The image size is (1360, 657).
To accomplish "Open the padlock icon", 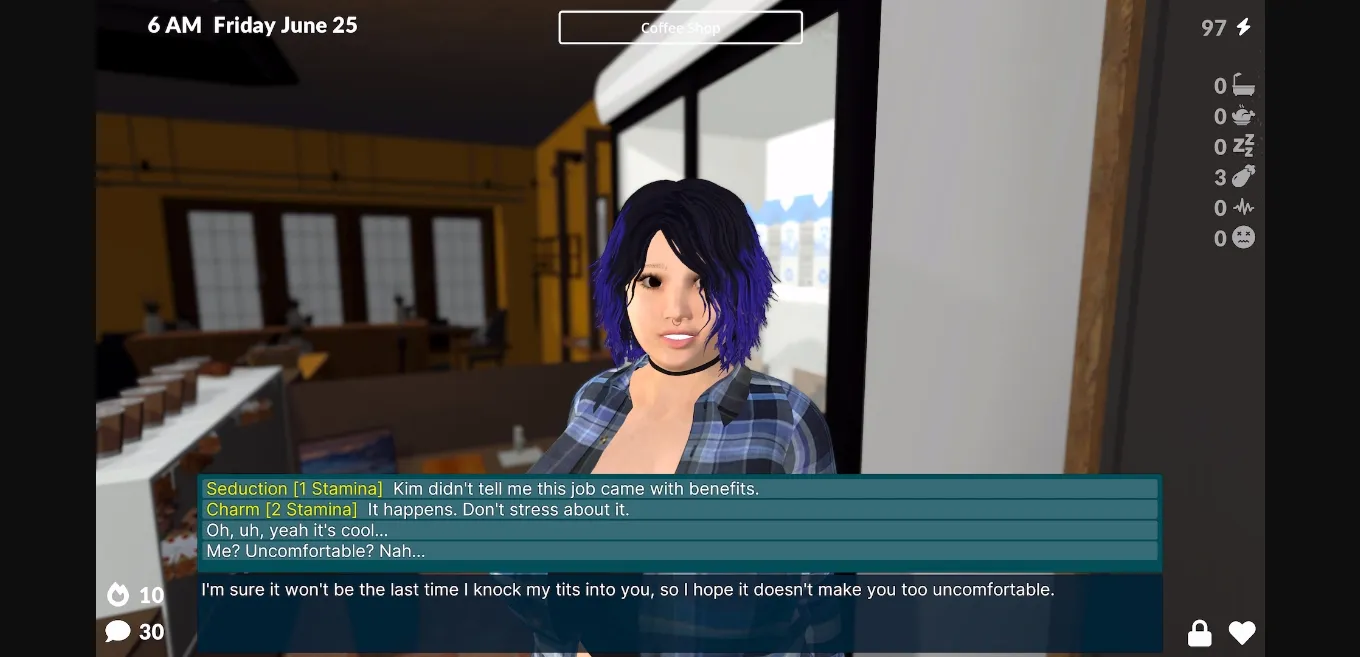I will coord(1199,633).
